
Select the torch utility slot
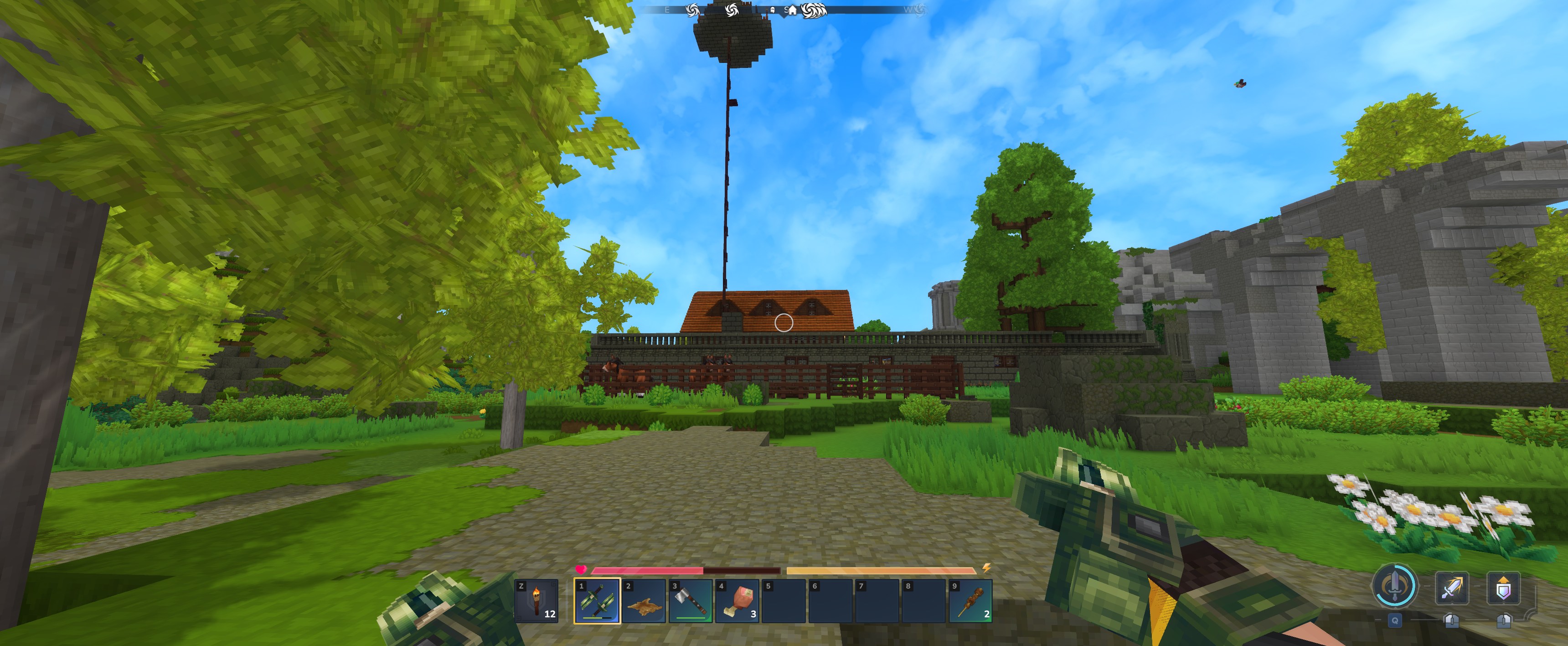click(x=536, y=600)
